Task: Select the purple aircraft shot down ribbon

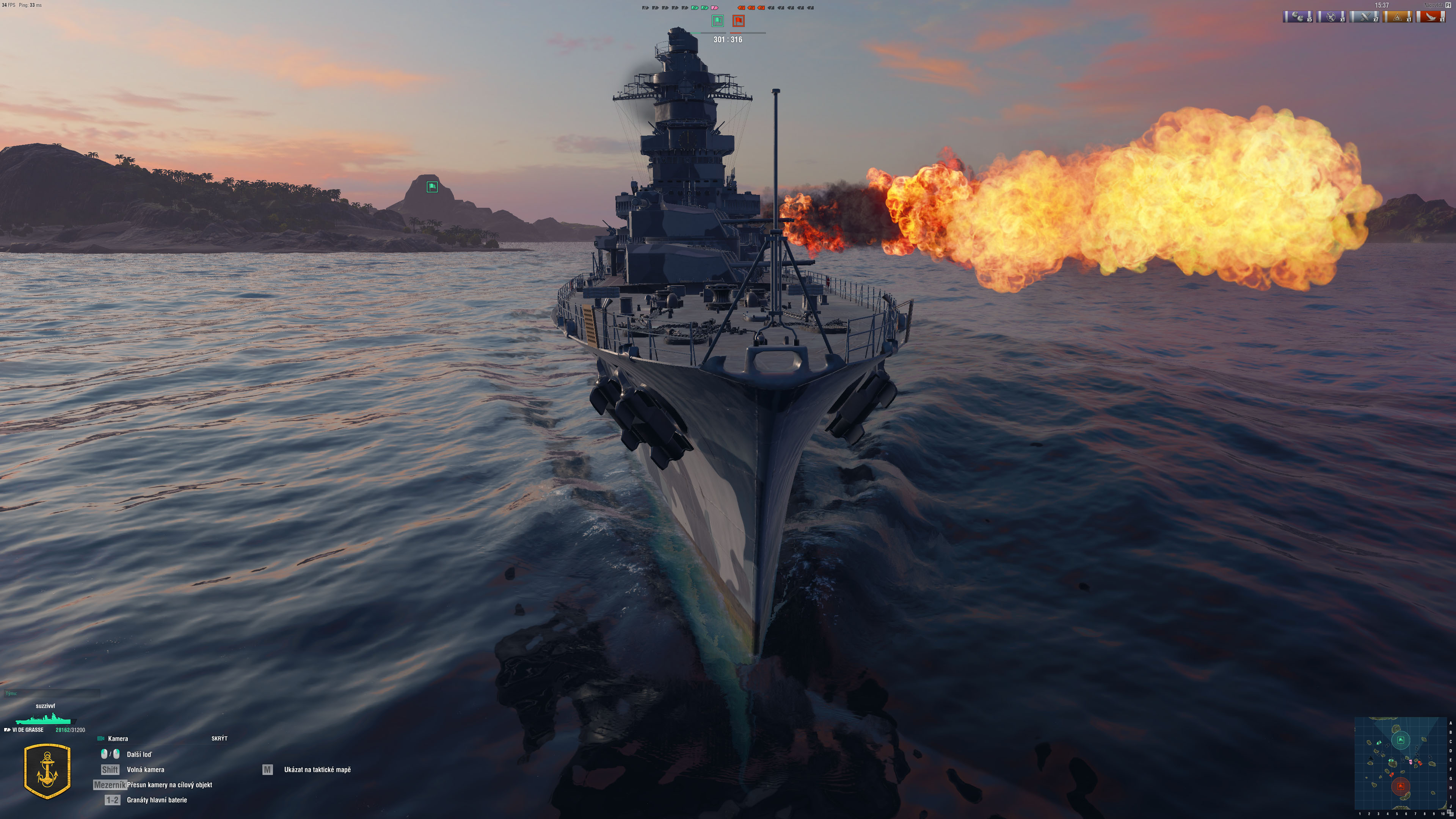Action: (1332, 17)
